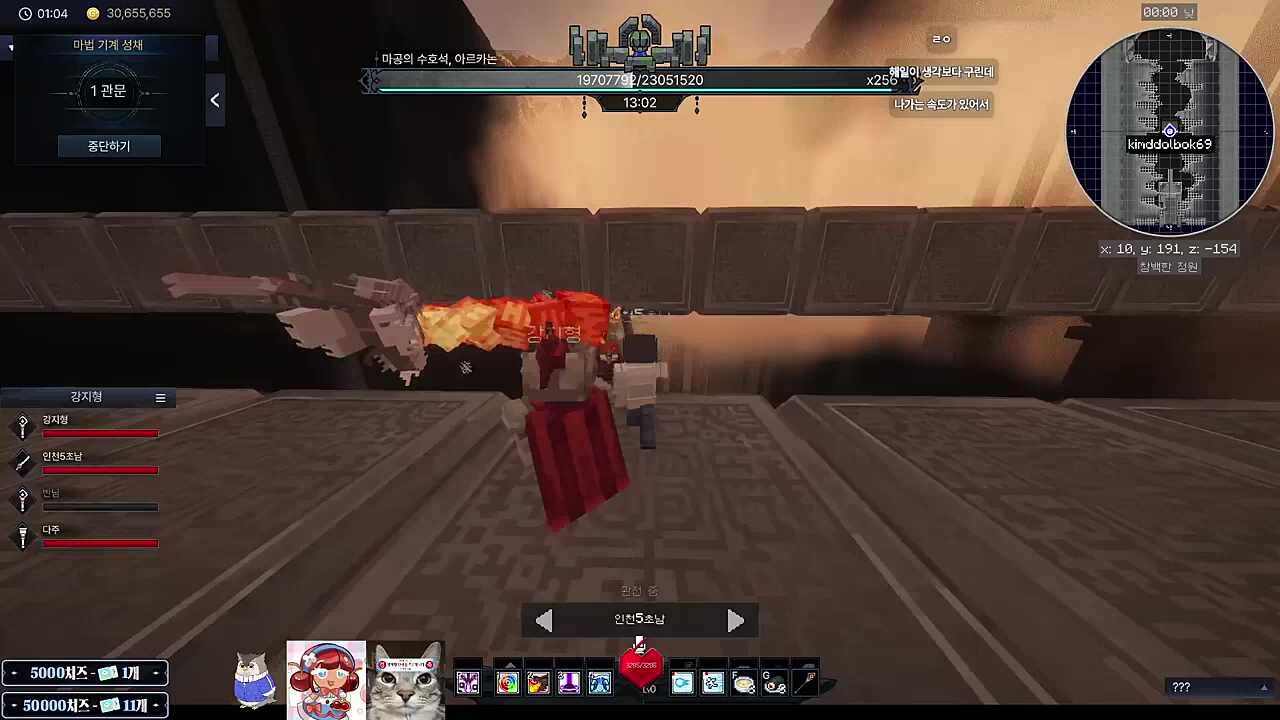Image resolution: width=1280 pixels, height=720 pixels.
Task: Activate the purple demon face skill
Action: point(468,683)
